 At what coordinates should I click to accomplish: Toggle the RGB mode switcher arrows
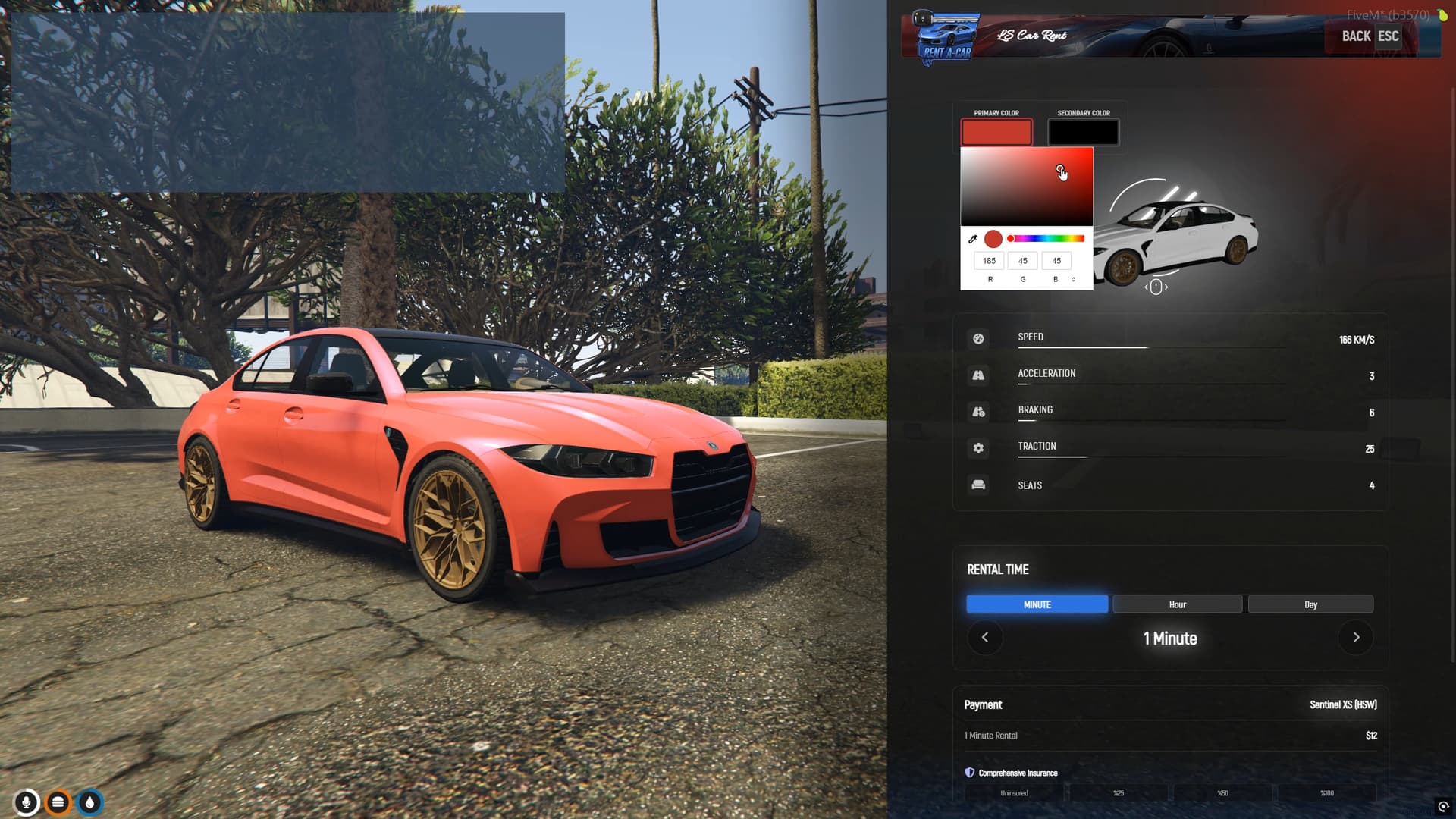click(1073, 278)
